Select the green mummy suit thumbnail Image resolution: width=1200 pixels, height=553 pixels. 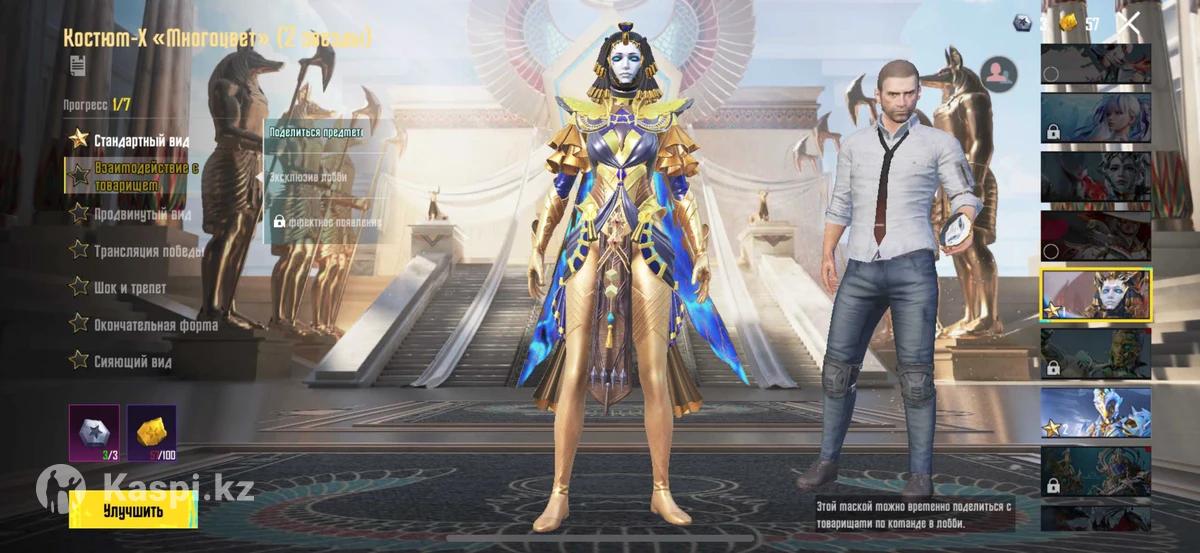[1095, 353]
